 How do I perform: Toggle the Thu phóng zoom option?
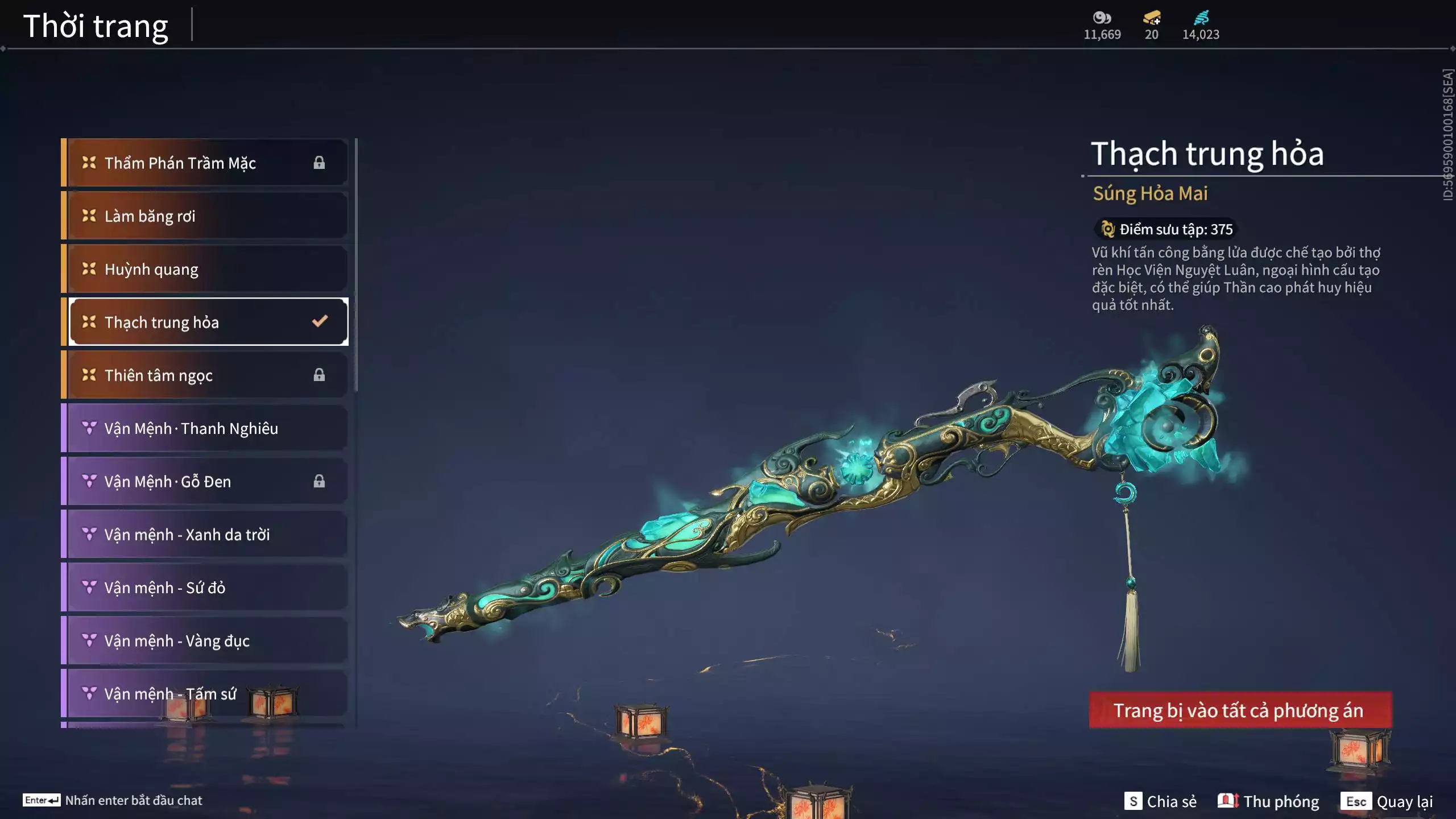(x=1268, y=801)
